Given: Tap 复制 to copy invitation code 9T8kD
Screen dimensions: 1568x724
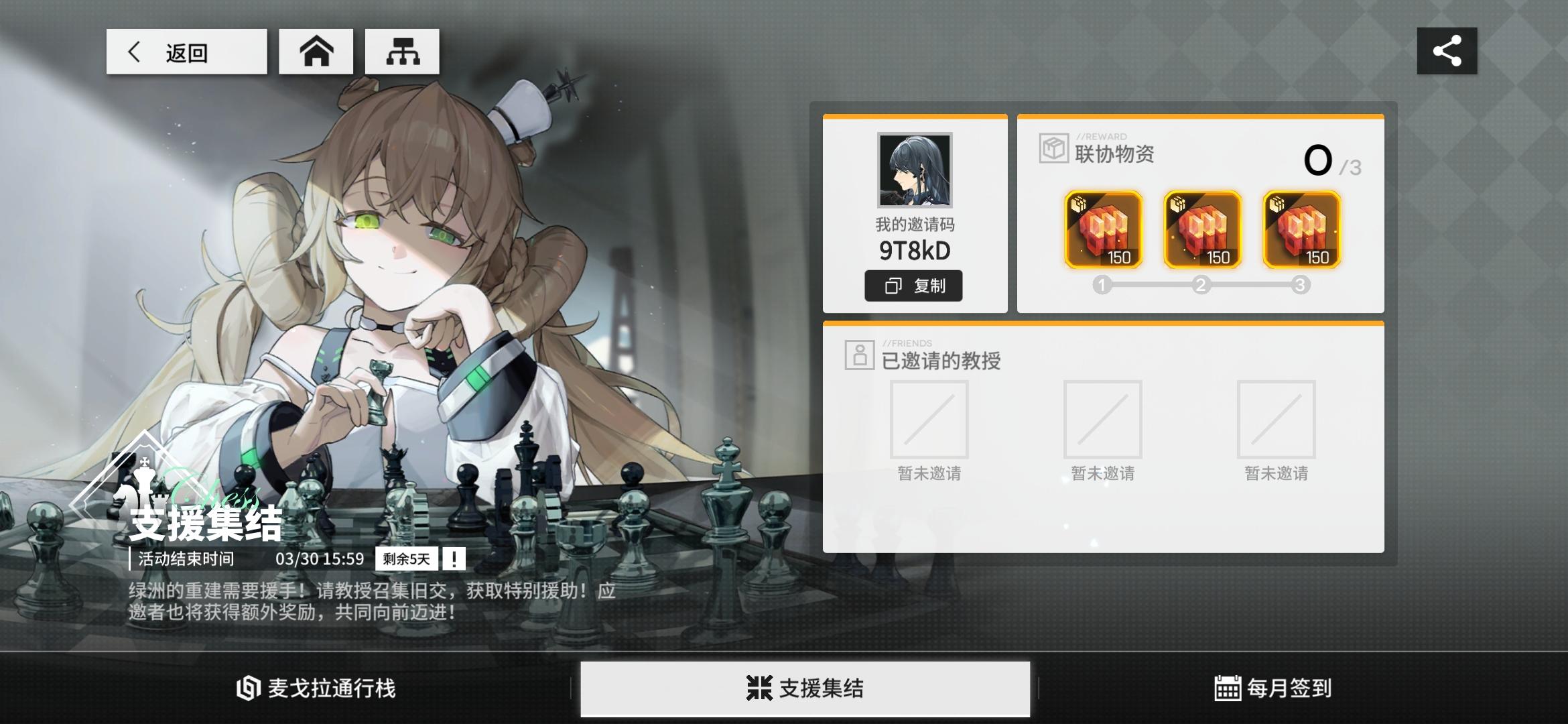Looking at the screenshot, I should point(914,285).
